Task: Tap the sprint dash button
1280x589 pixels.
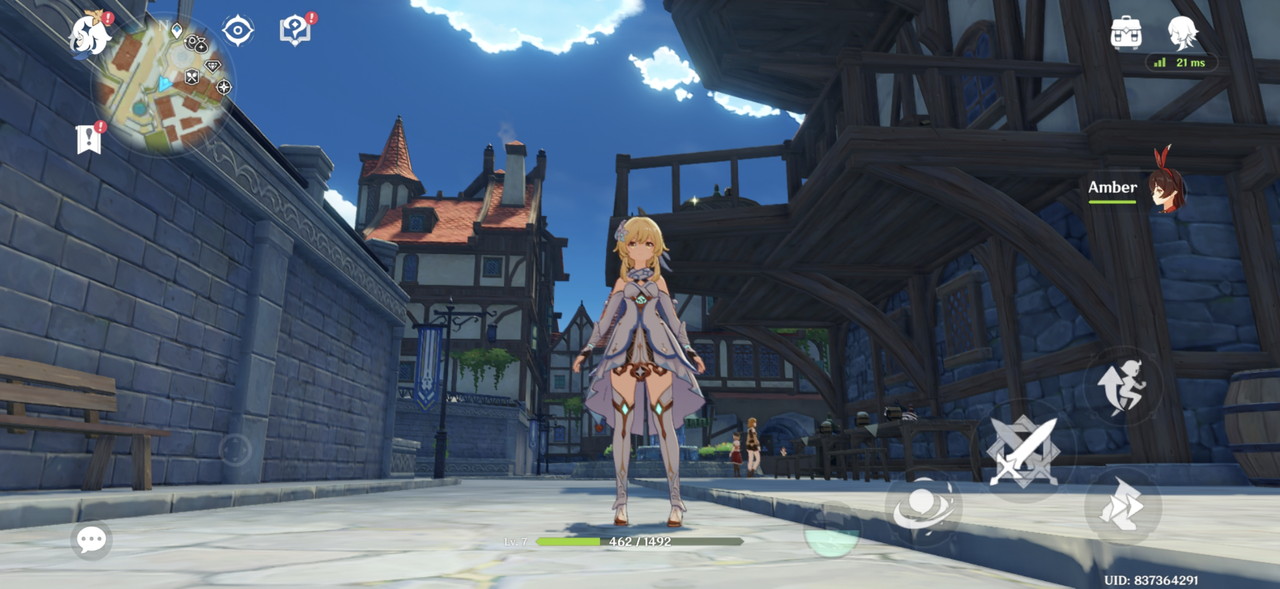Action: click(1122, 506)
